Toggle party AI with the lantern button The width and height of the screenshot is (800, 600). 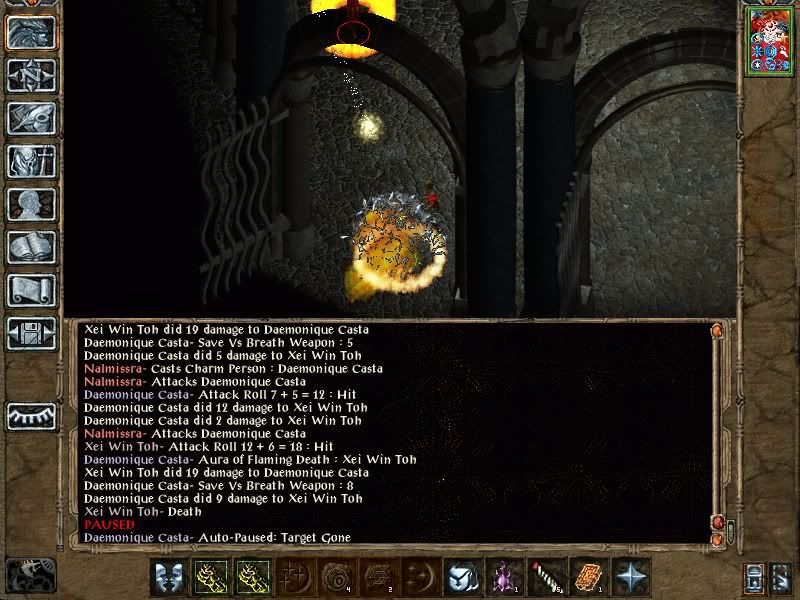click(754, 577)
